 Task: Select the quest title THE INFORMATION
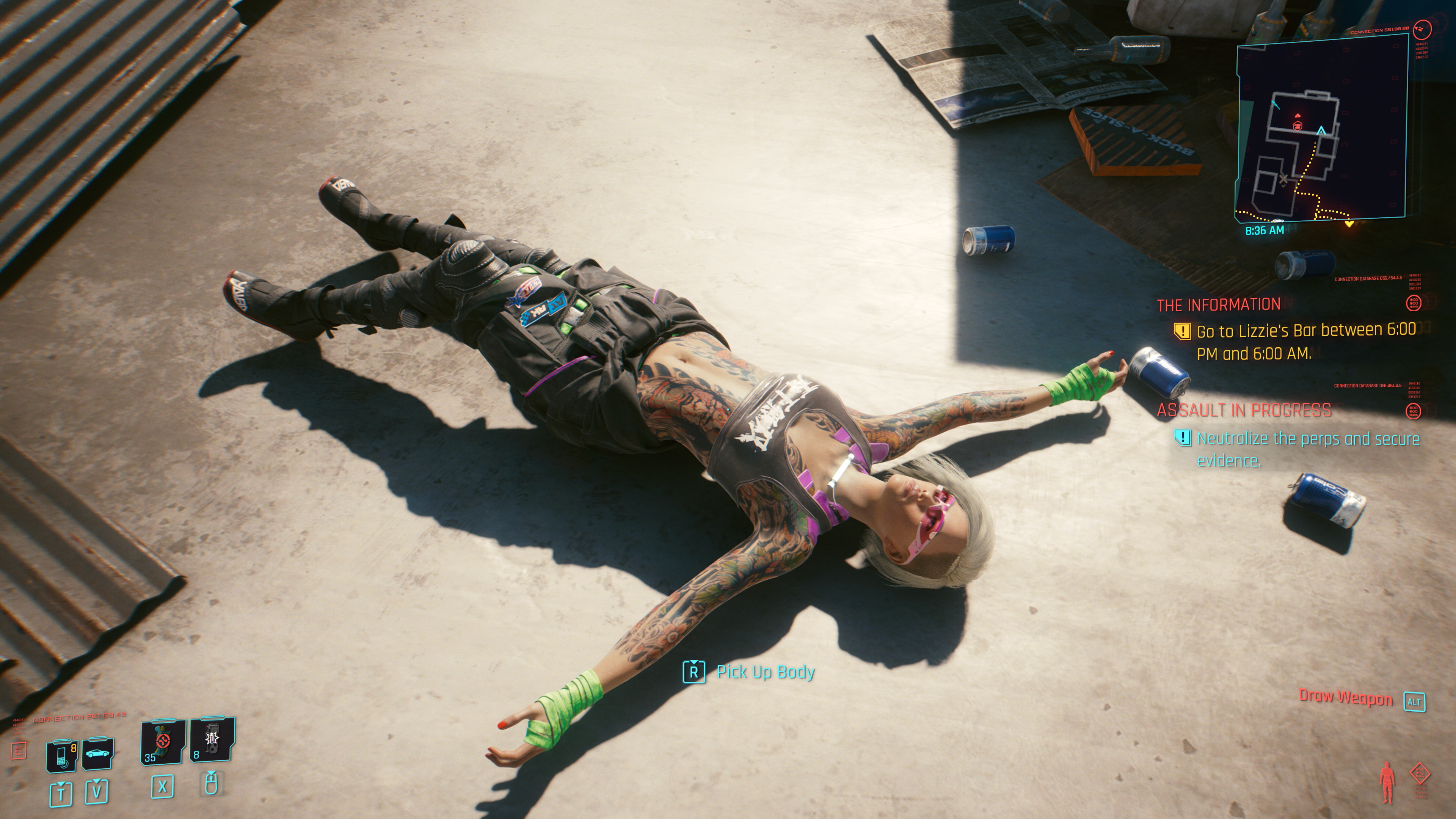(x=1219, y=305)
